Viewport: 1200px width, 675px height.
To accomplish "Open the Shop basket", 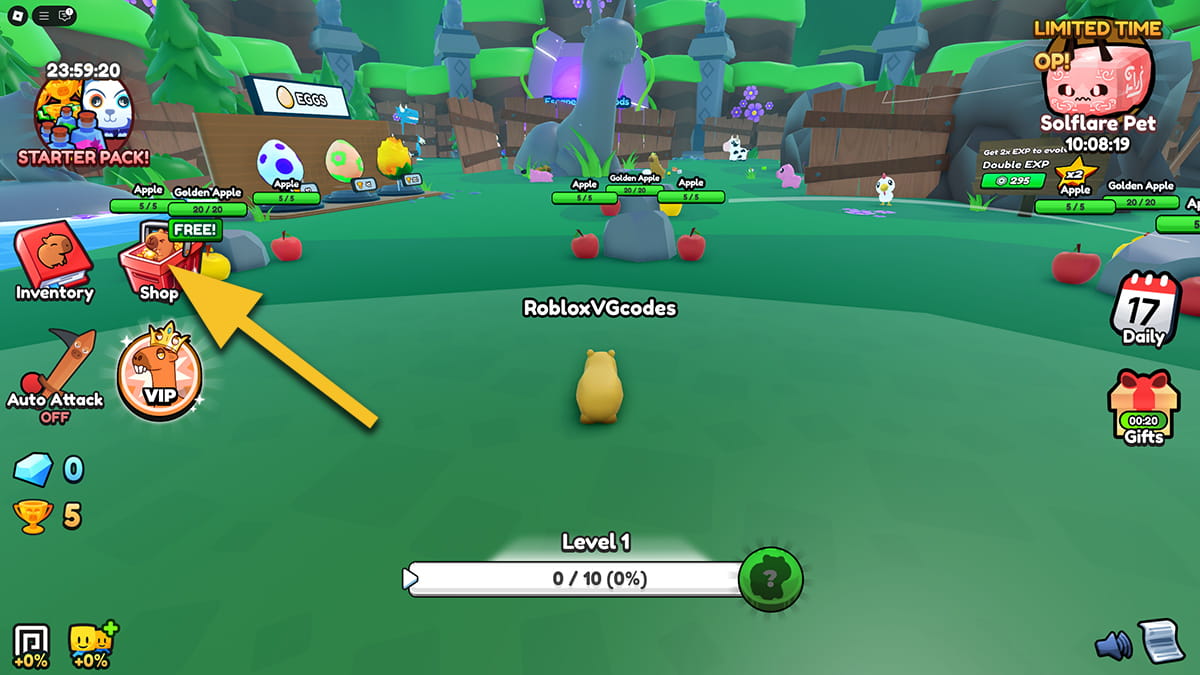I will point(157,266).
